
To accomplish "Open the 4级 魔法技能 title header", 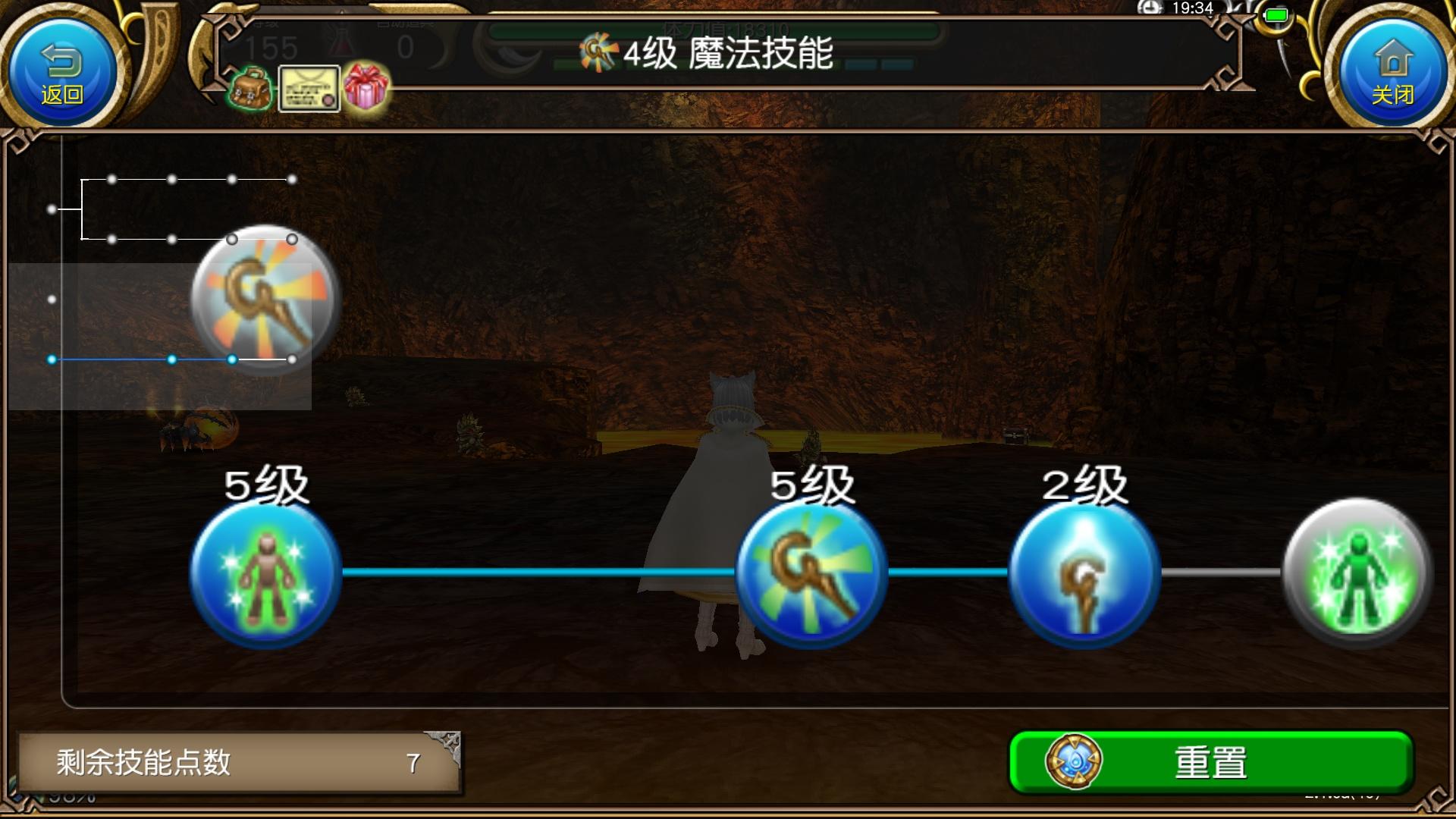I will coord(724,55).
